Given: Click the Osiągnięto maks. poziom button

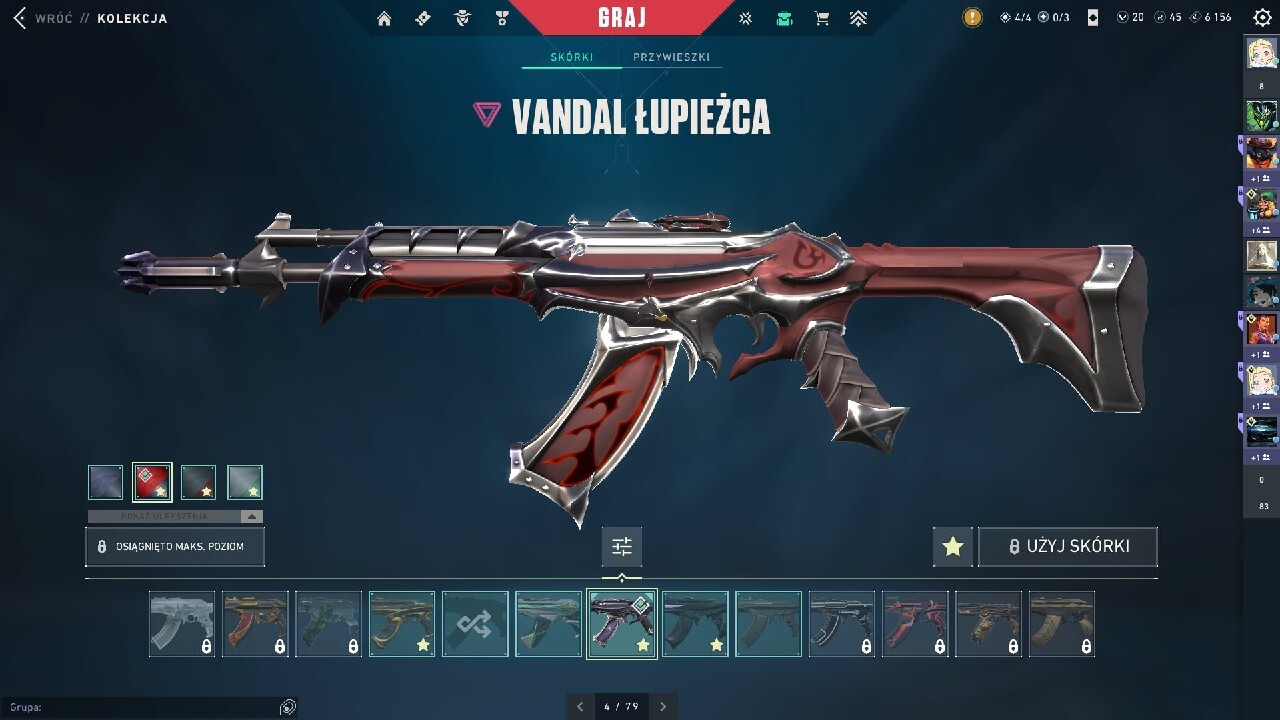Looking at the screenshot, I should tap(176, 547).
